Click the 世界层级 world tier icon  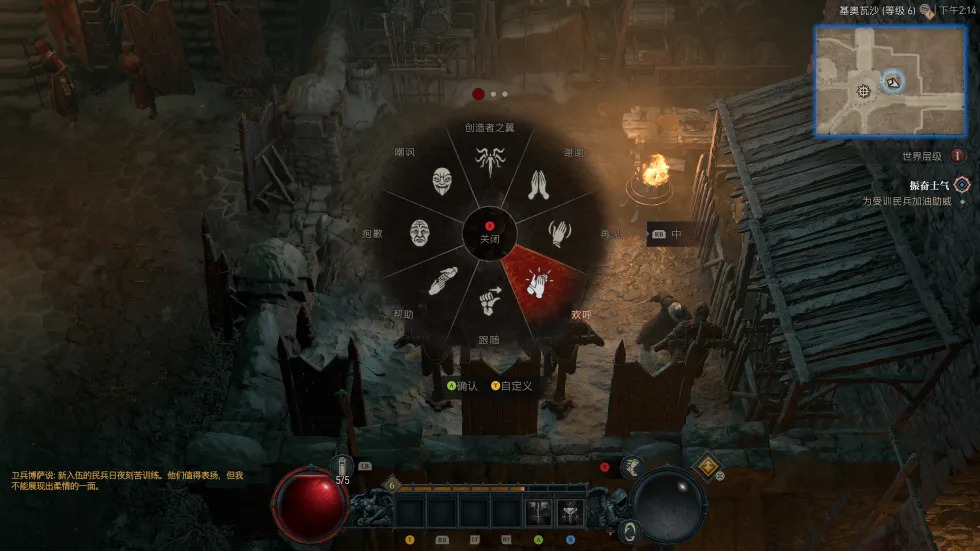coord(958,156)
